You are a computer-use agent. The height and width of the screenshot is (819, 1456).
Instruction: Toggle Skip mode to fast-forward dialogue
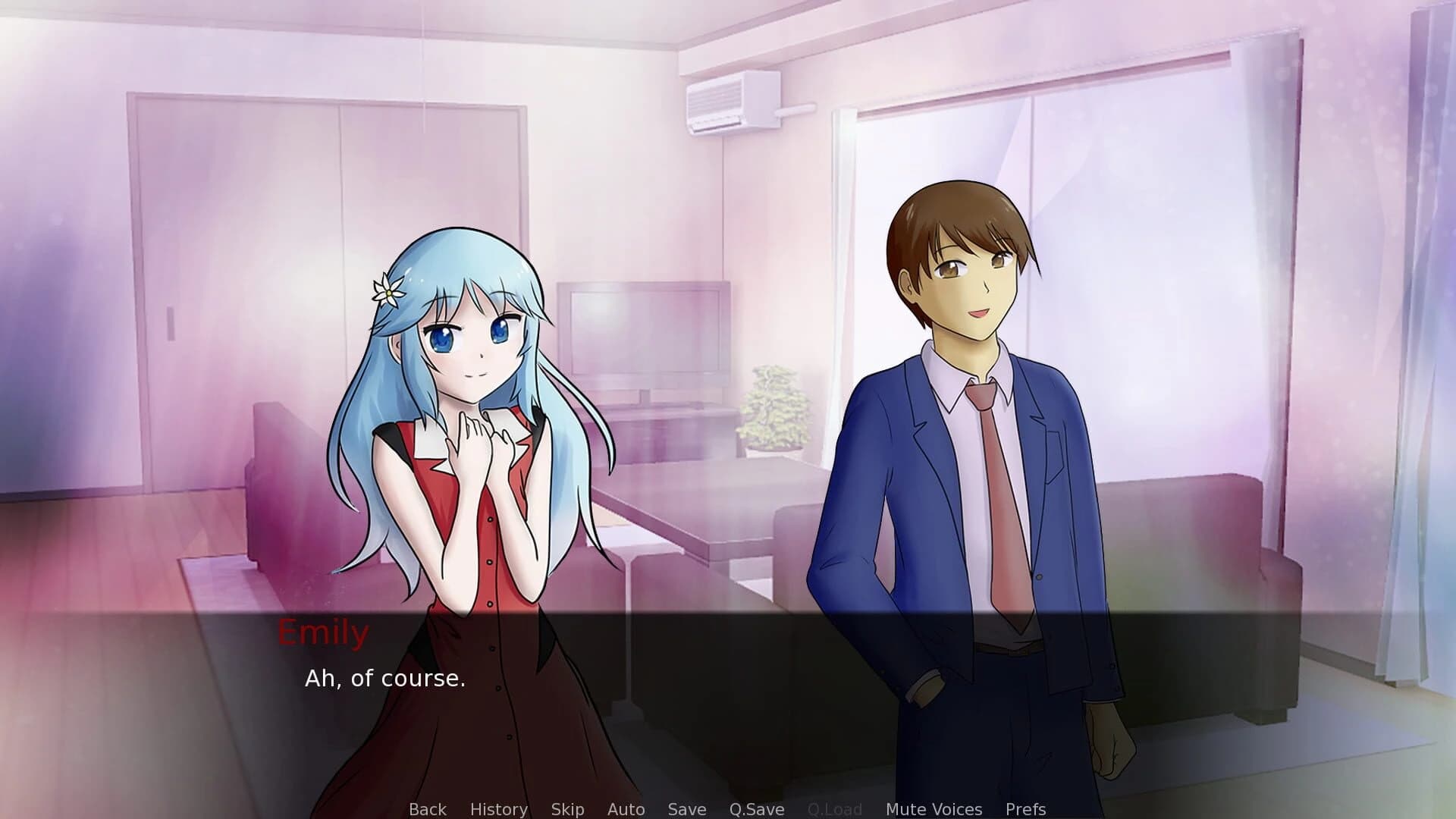567,808
